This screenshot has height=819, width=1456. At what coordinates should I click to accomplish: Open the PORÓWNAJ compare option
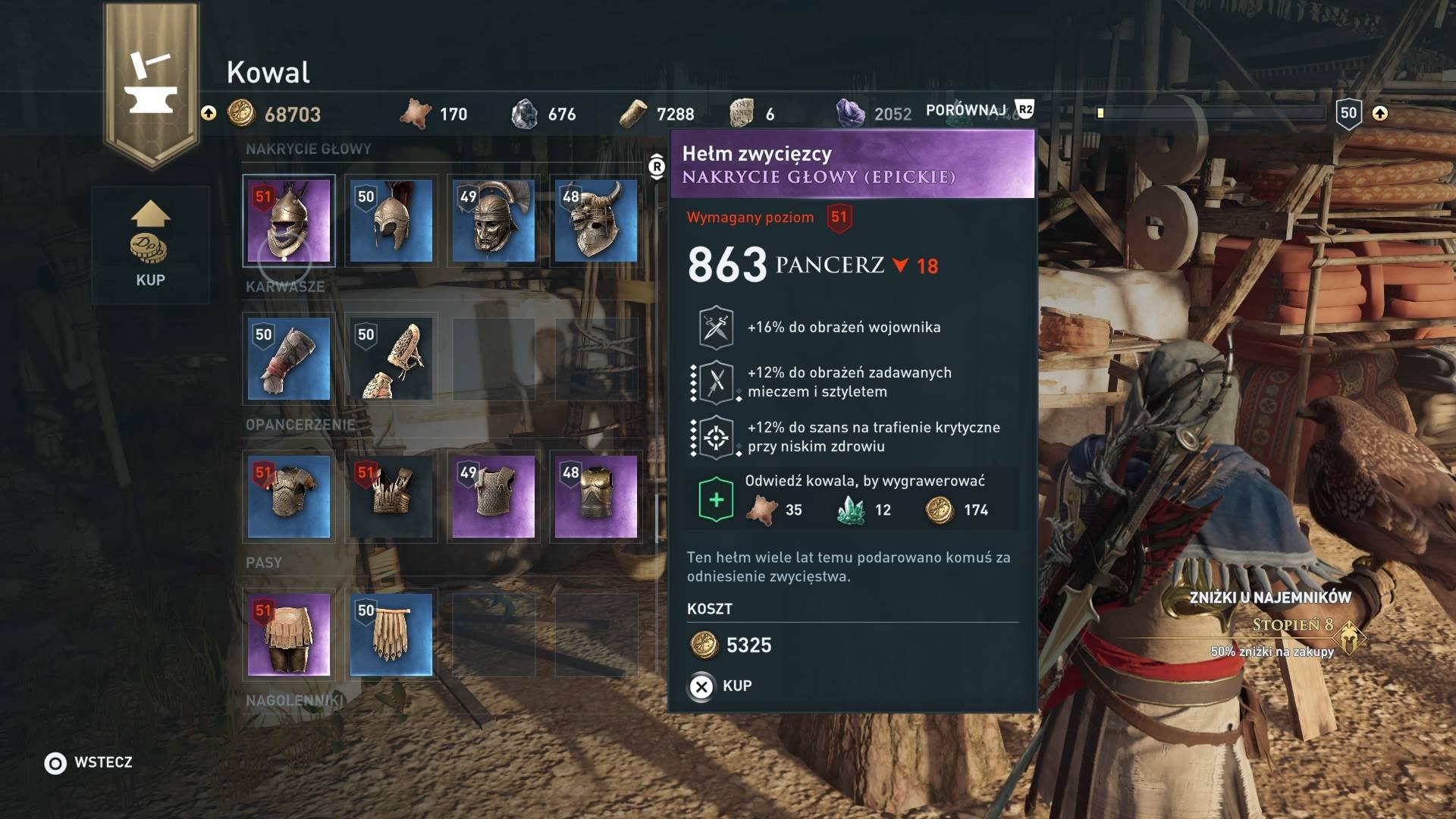pyautogui.click(x=978, y=111)
